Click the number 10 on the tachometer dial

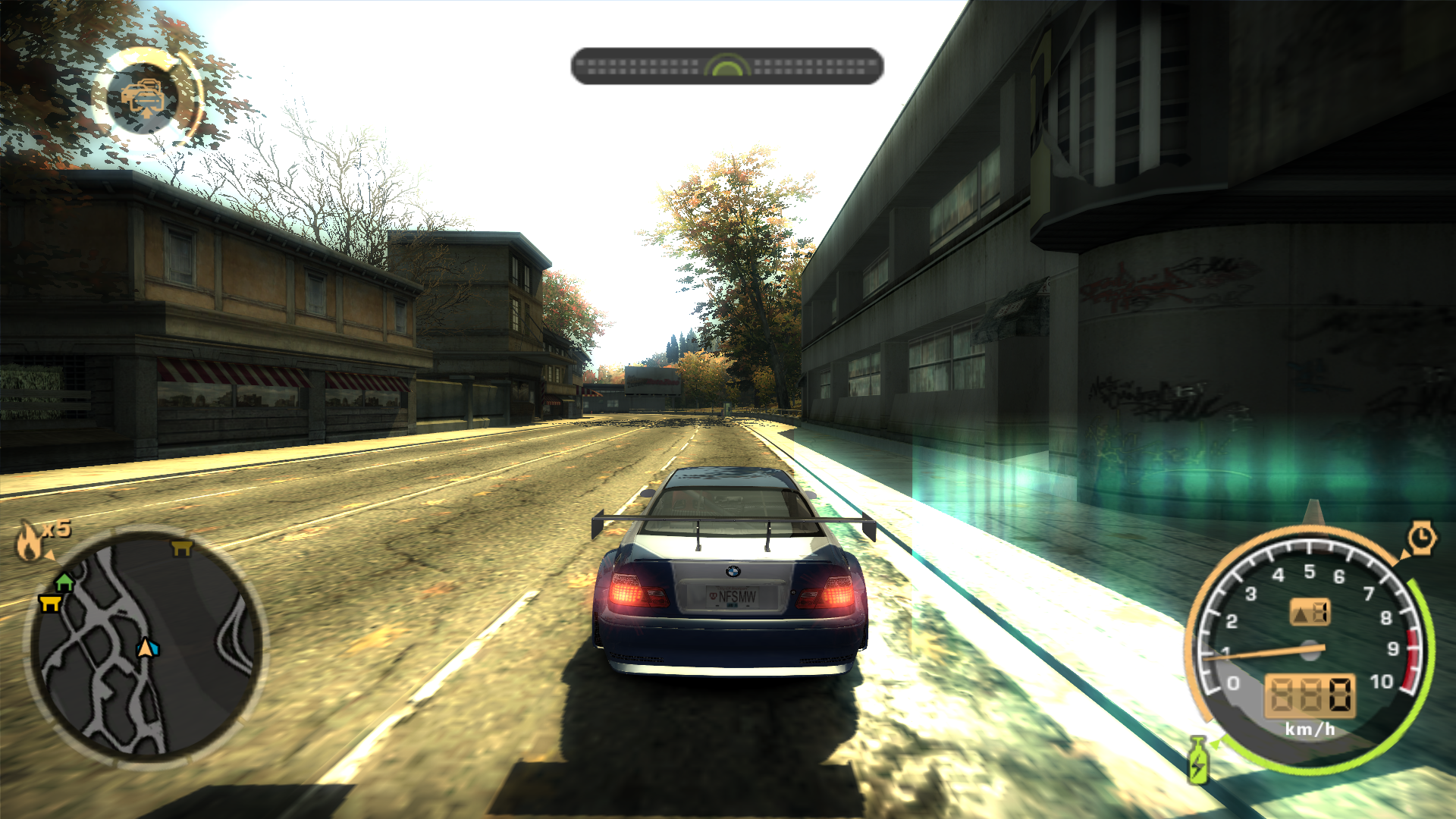(1383, 680)
